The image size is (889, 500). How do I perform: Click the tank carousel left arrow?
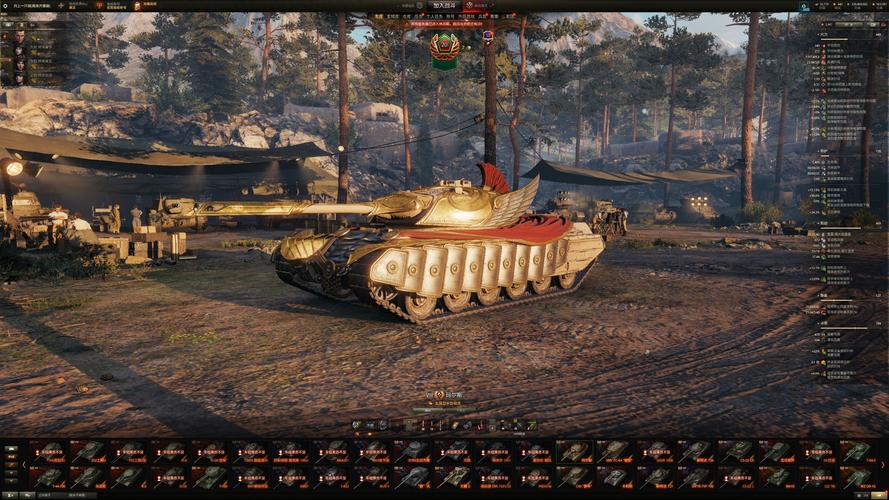tap(24, 464)
